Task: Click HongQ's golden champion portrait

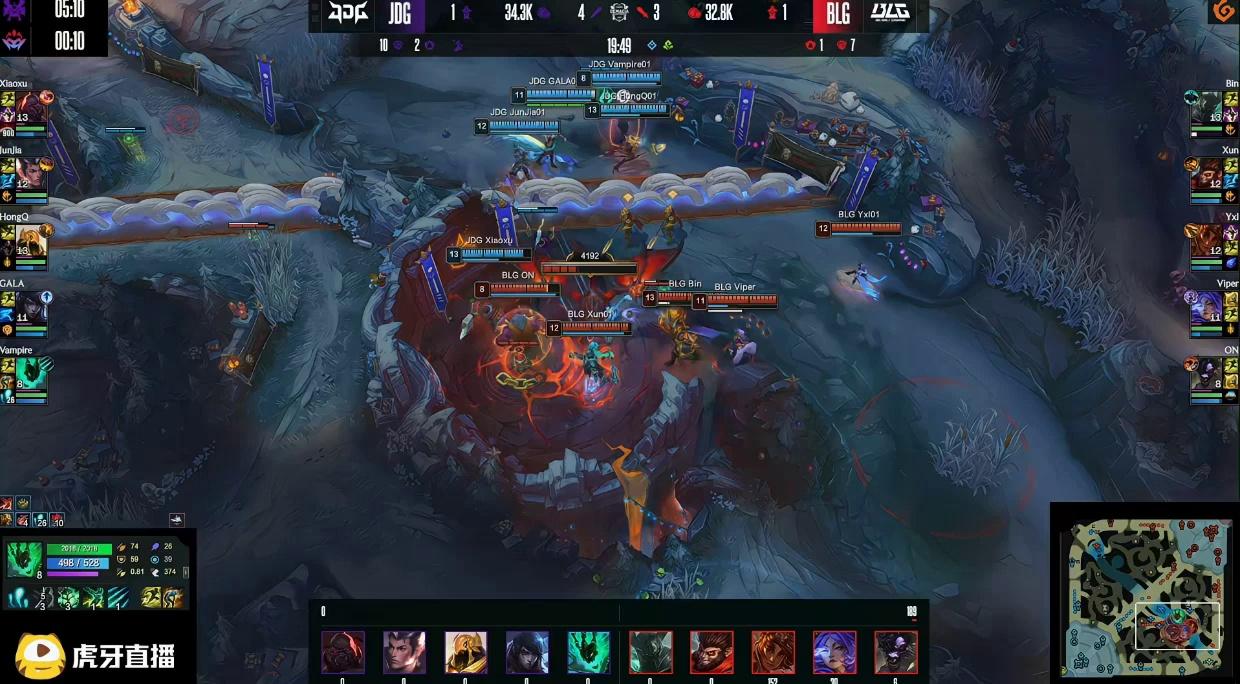Action: pos(31,240)
